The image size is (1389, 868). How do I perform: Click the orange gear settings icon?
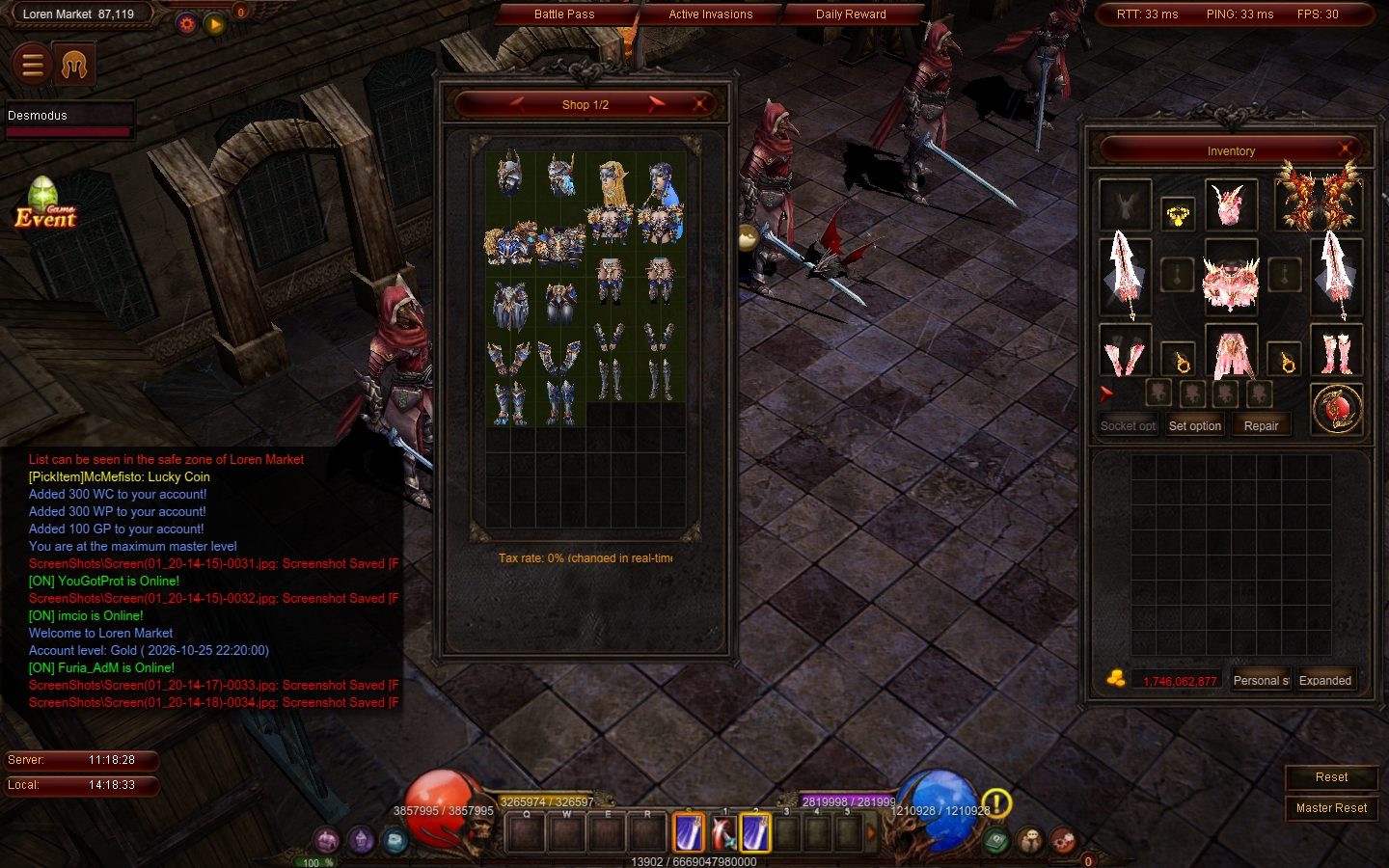187,24
